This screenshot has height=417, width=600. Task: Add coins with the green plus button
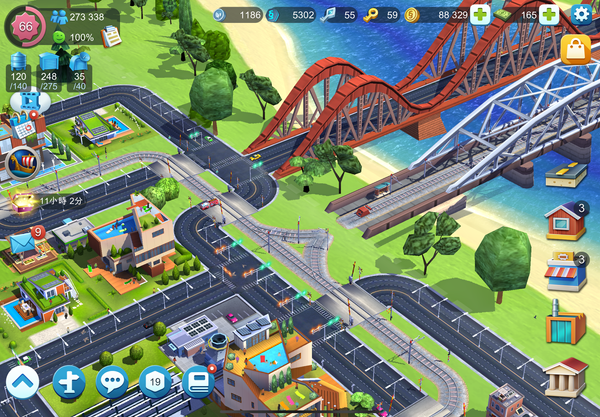click(x=480, y=15)
